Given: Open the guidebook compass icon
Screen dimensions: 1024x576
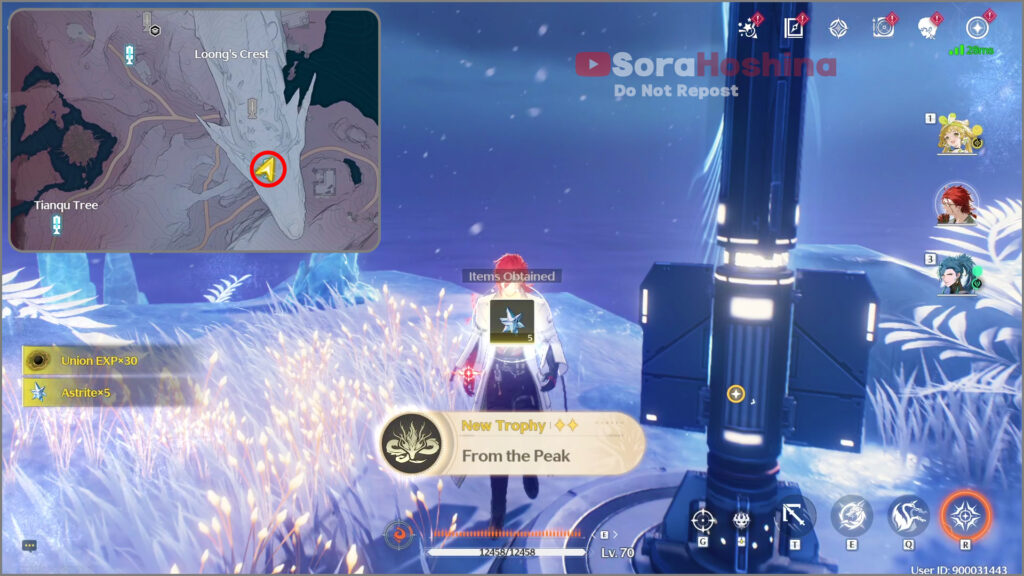Looking at the screenshot, I should [x=795, y=27].
